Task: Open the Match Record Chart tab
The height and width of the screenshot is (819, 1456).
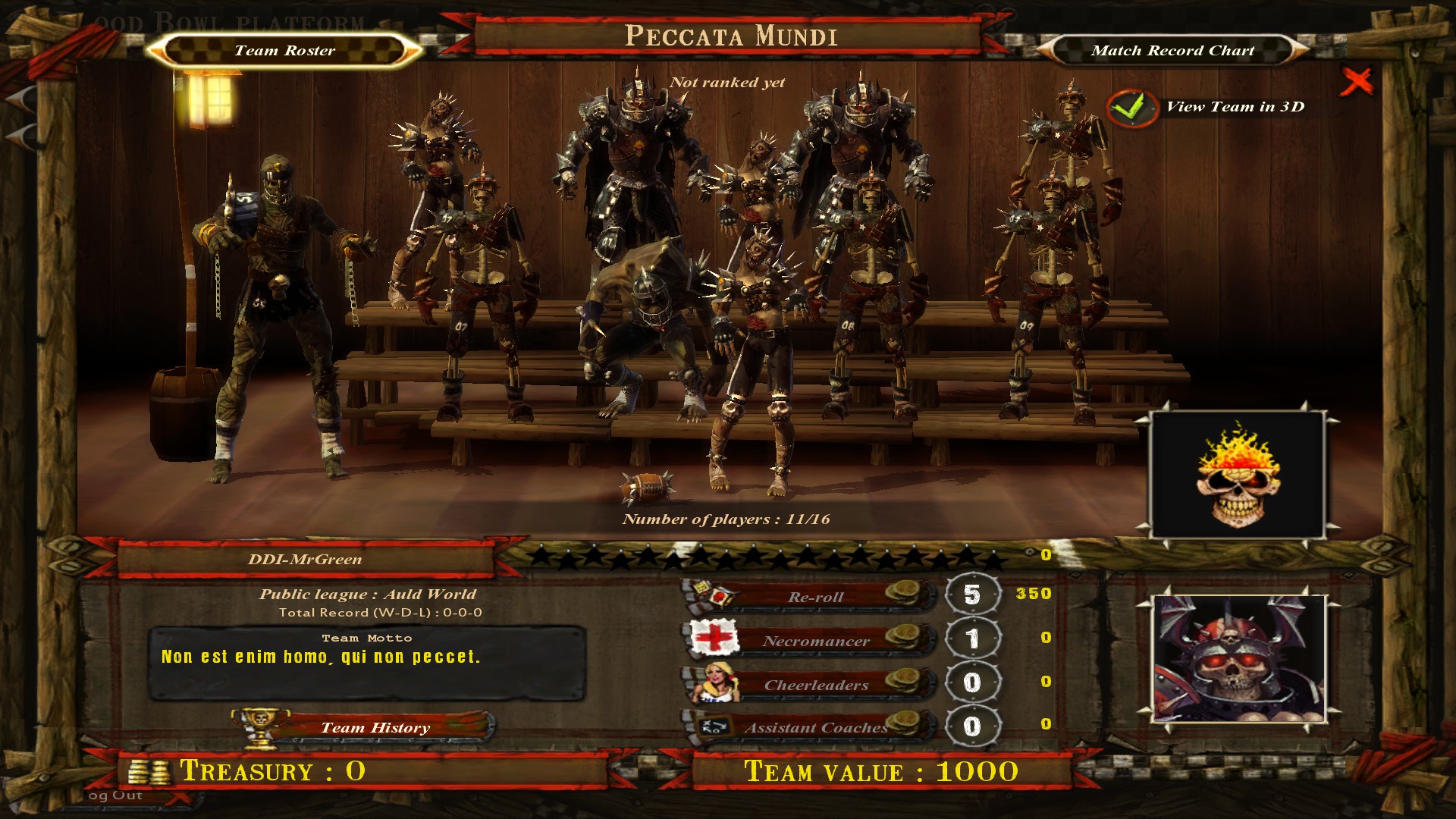Action: pyautogui.click(x=1172, y=51)
